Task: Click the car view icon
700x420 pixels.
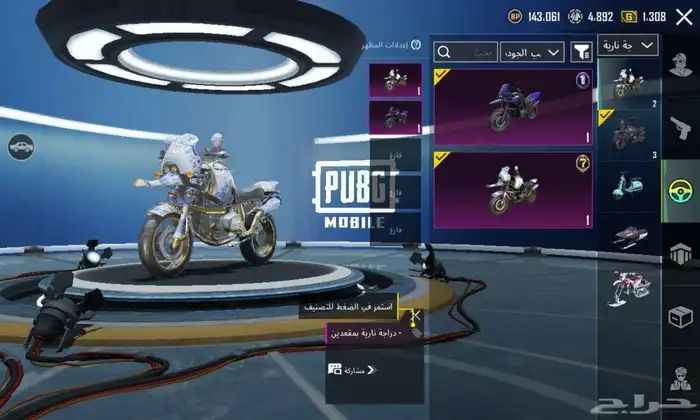Action: pos(19,148)
